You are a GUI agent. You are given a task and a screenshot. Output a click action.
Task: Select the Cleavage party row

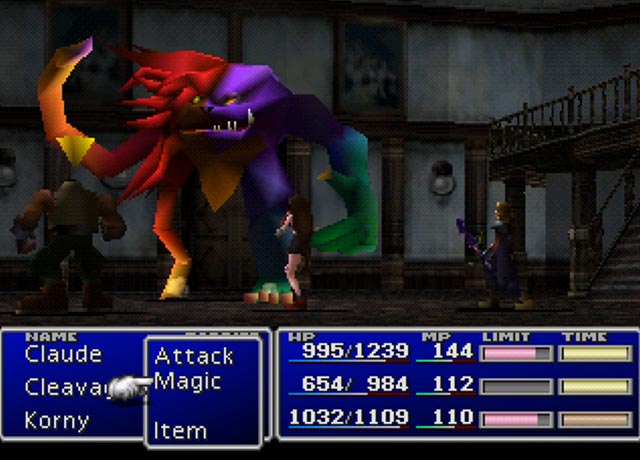click(x=65, y=387)
